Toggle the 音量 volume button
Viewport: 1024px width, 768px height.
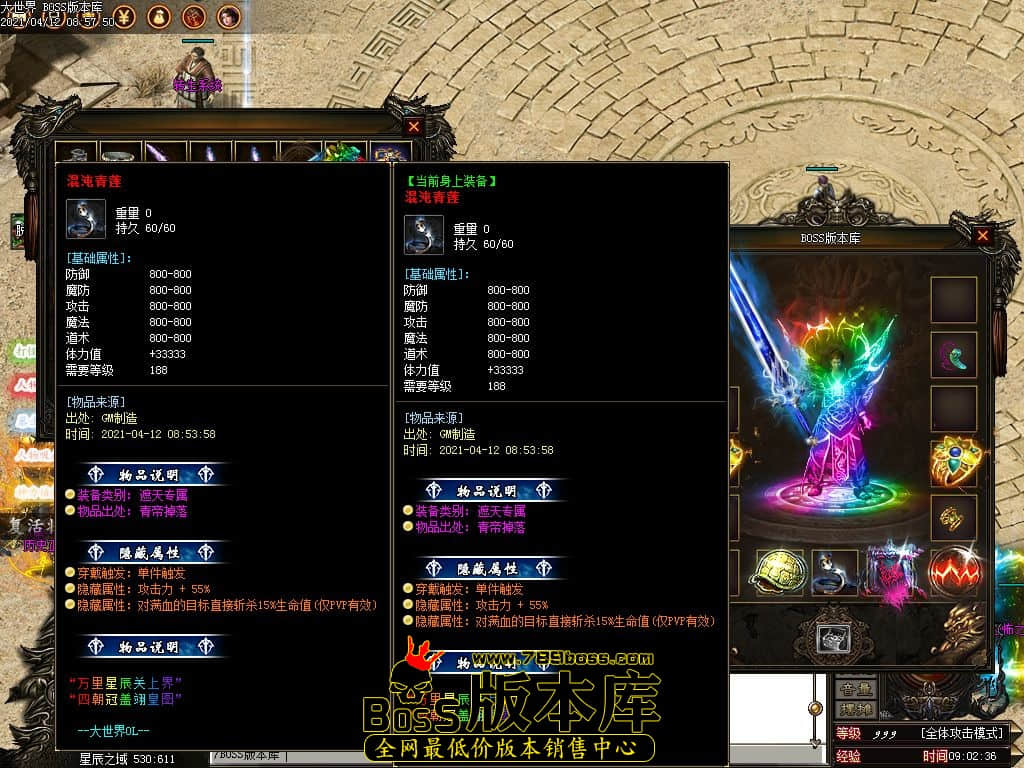[855, 689]
